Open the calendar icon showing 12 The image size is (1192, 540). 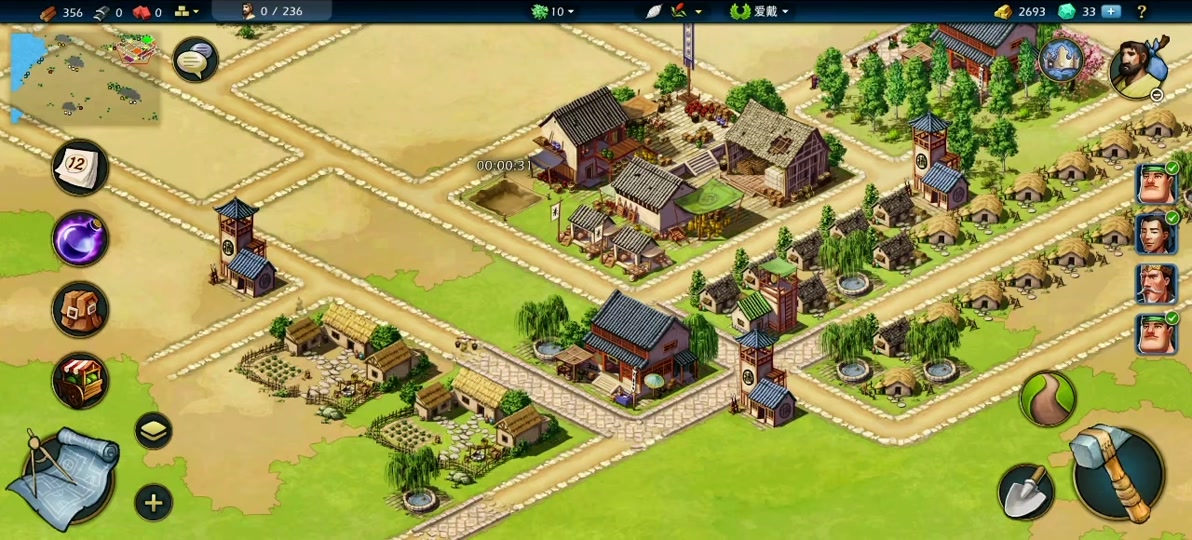pyautogui.click(x=80, y=167)
